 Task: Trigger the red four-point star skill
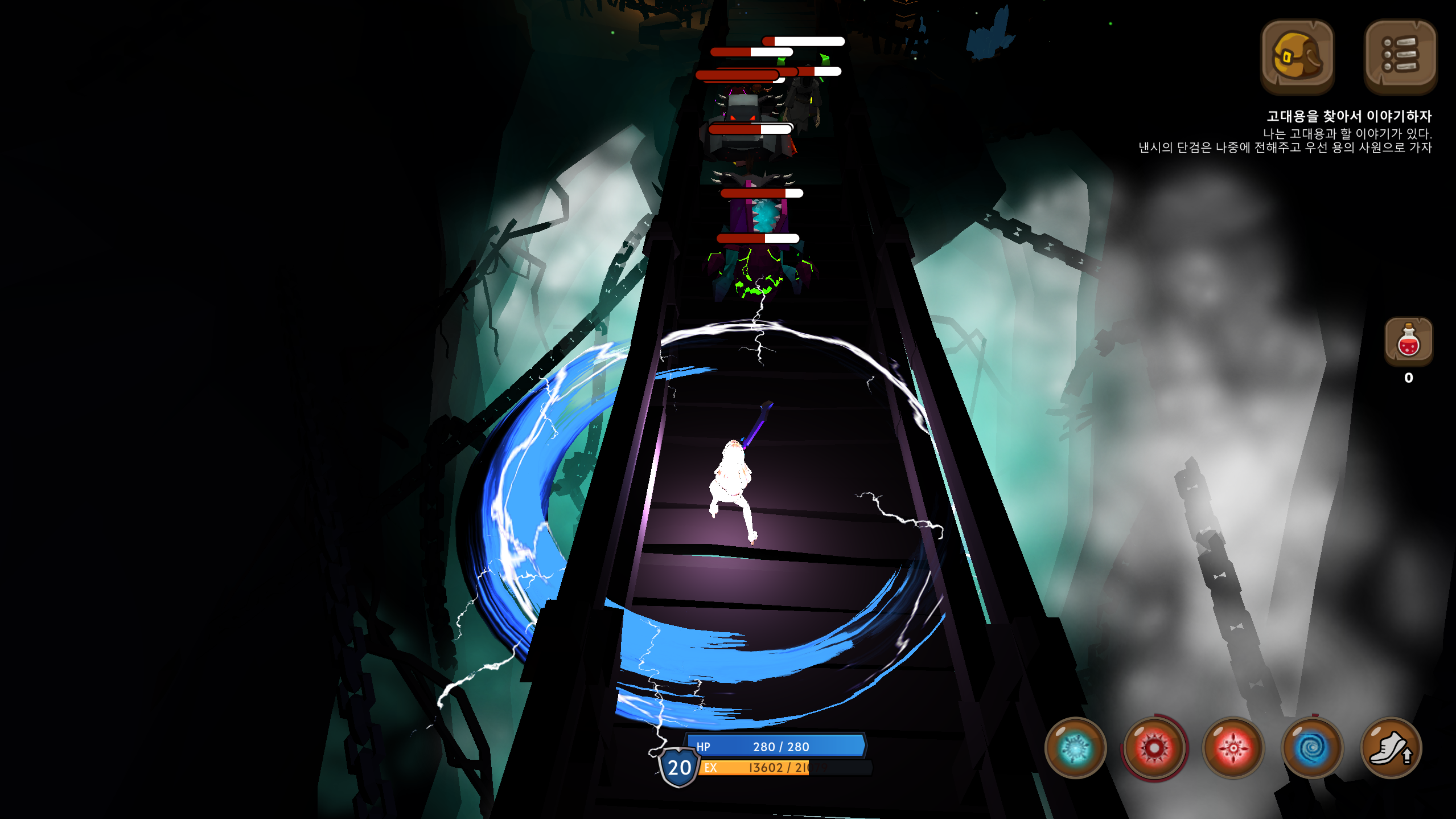pyautogui.click(x=1233, y=748)
